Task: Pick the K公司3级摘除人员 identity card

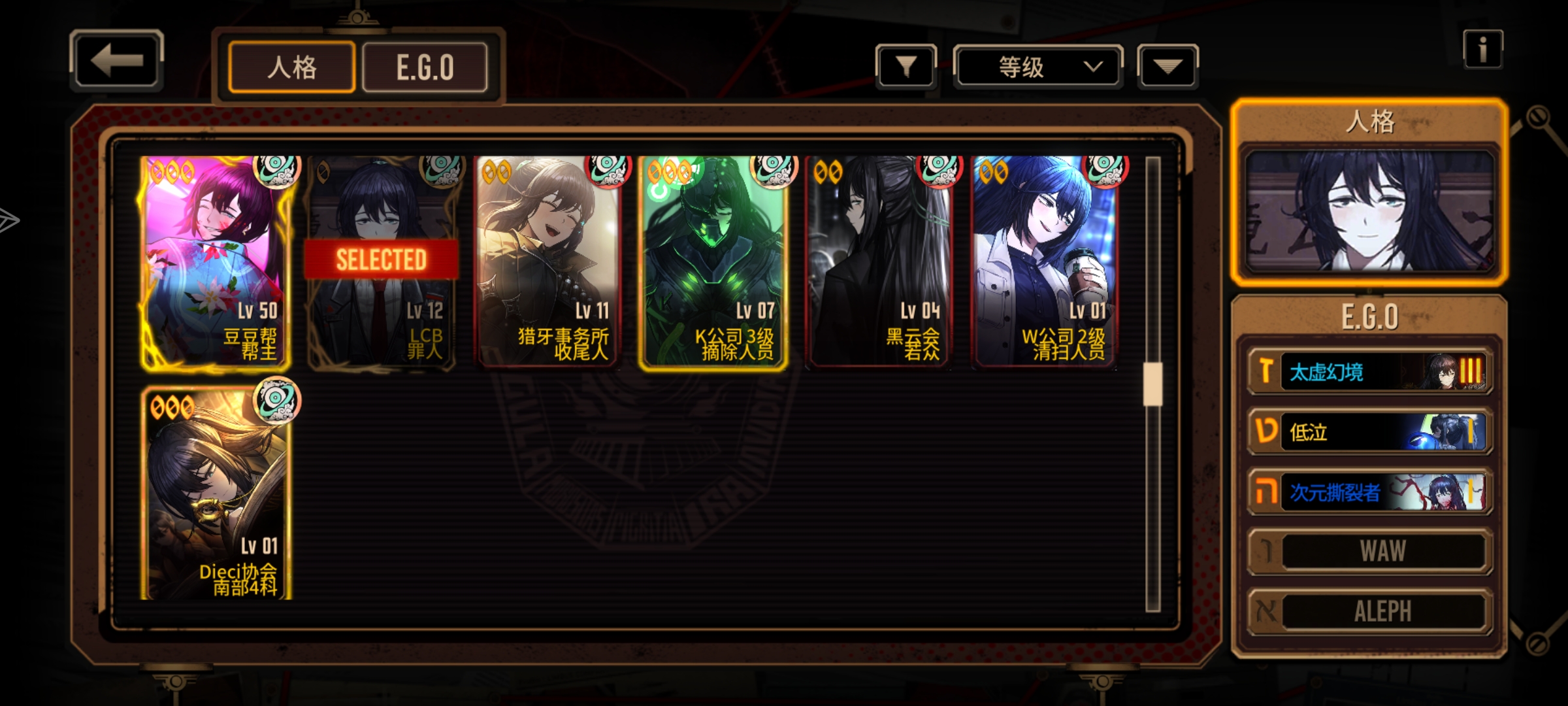Action: click(713, 263)
